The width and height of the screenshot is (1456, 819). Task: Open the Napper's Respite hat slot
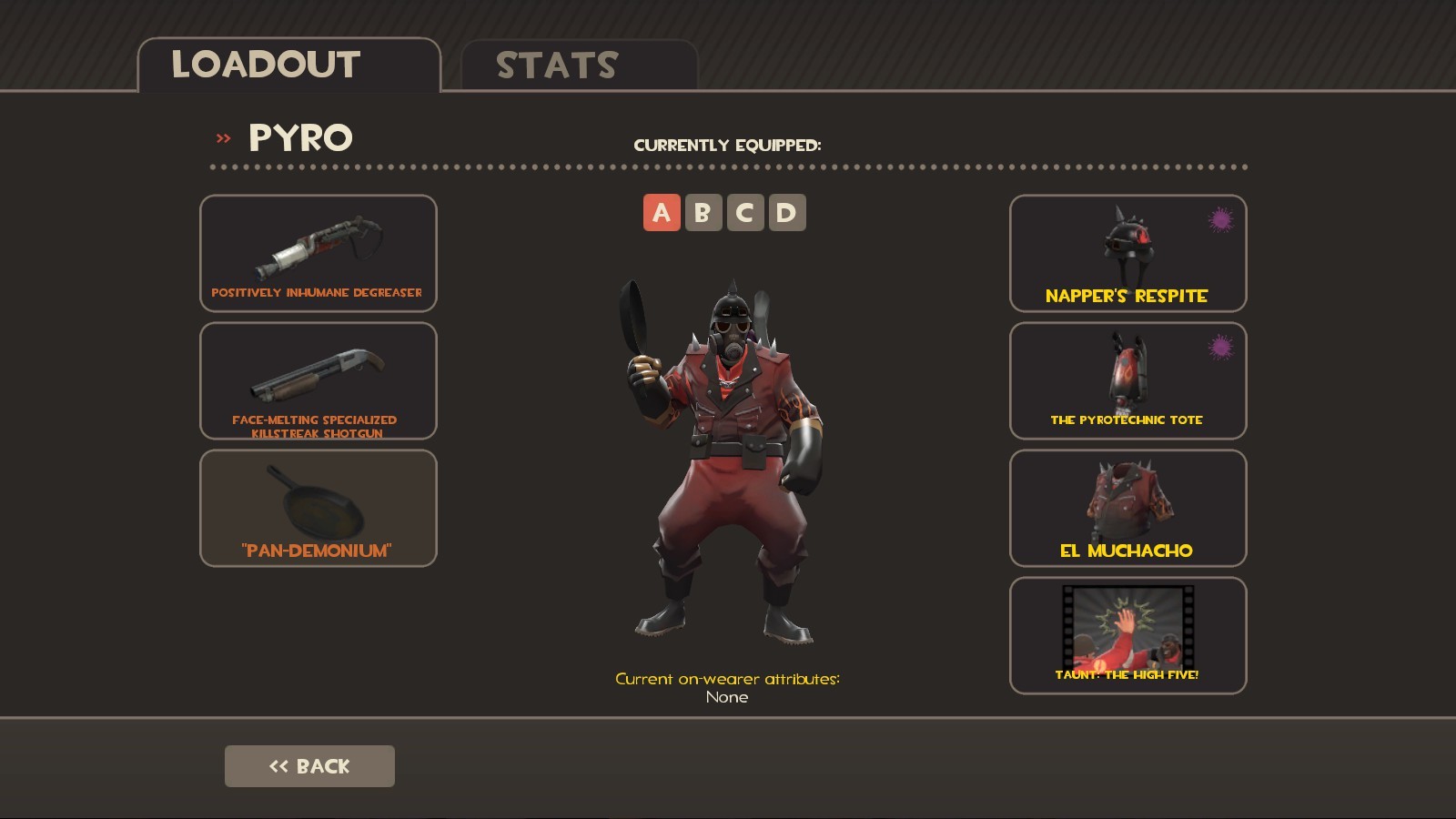click(x=1127, y=253)
